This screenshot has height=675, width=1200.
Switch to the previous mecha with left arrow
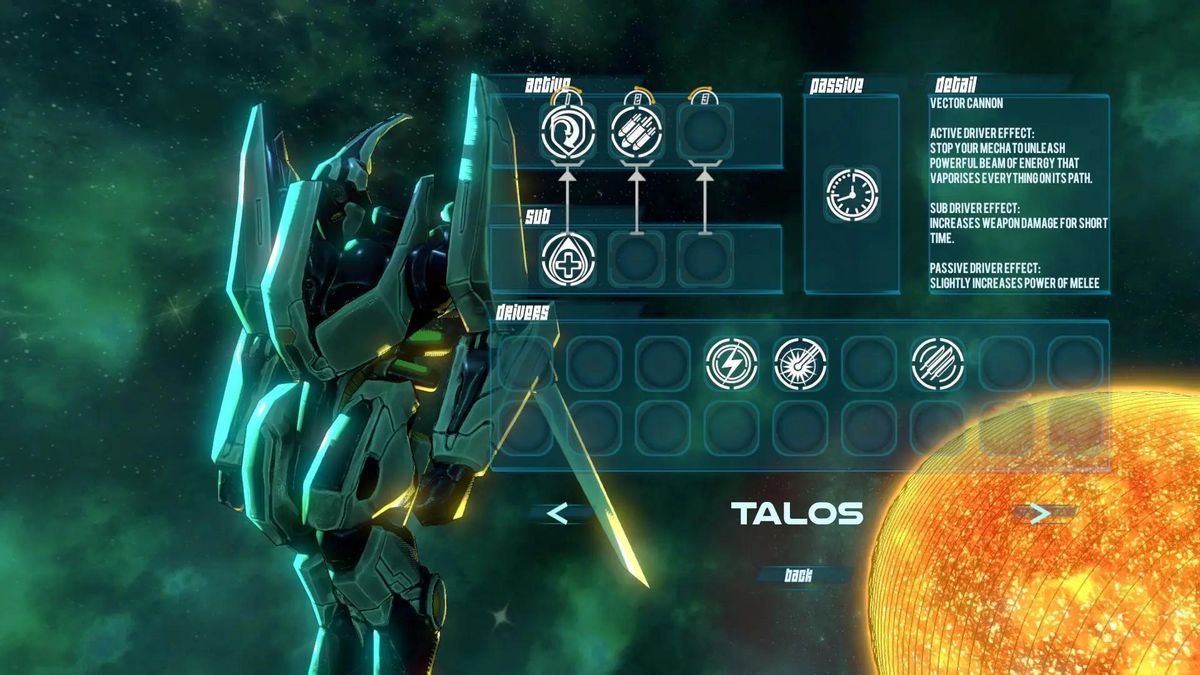click(558, 514)
